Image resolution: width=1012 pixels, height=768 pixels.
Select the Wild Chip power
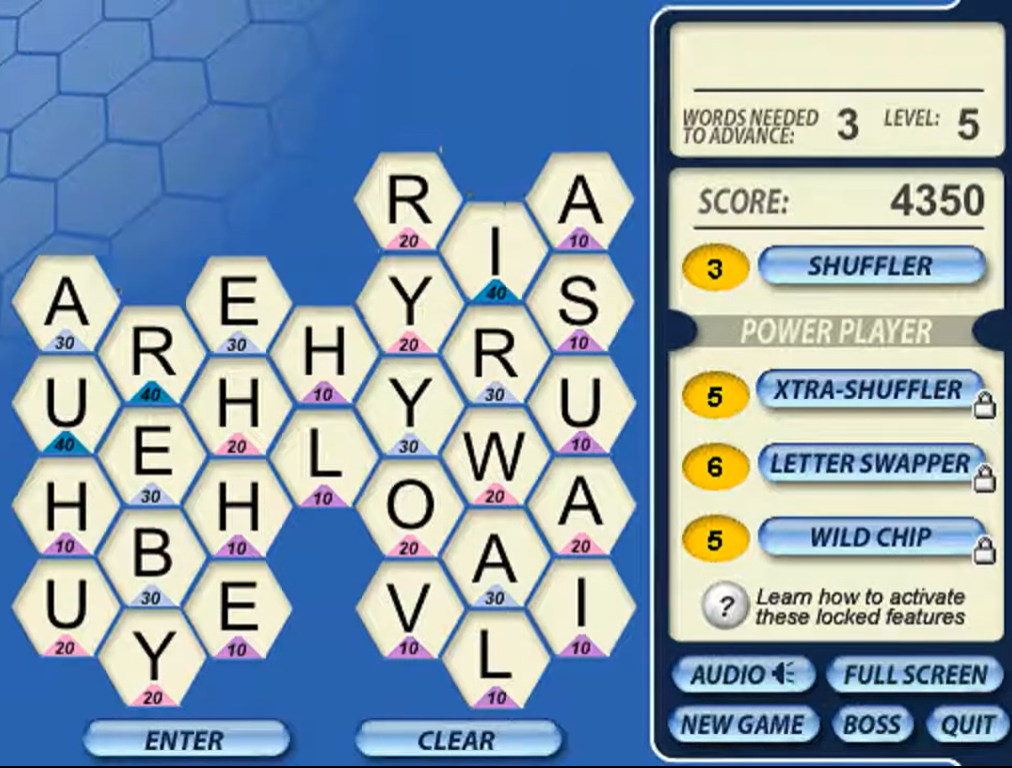click(x=868, y=538)
